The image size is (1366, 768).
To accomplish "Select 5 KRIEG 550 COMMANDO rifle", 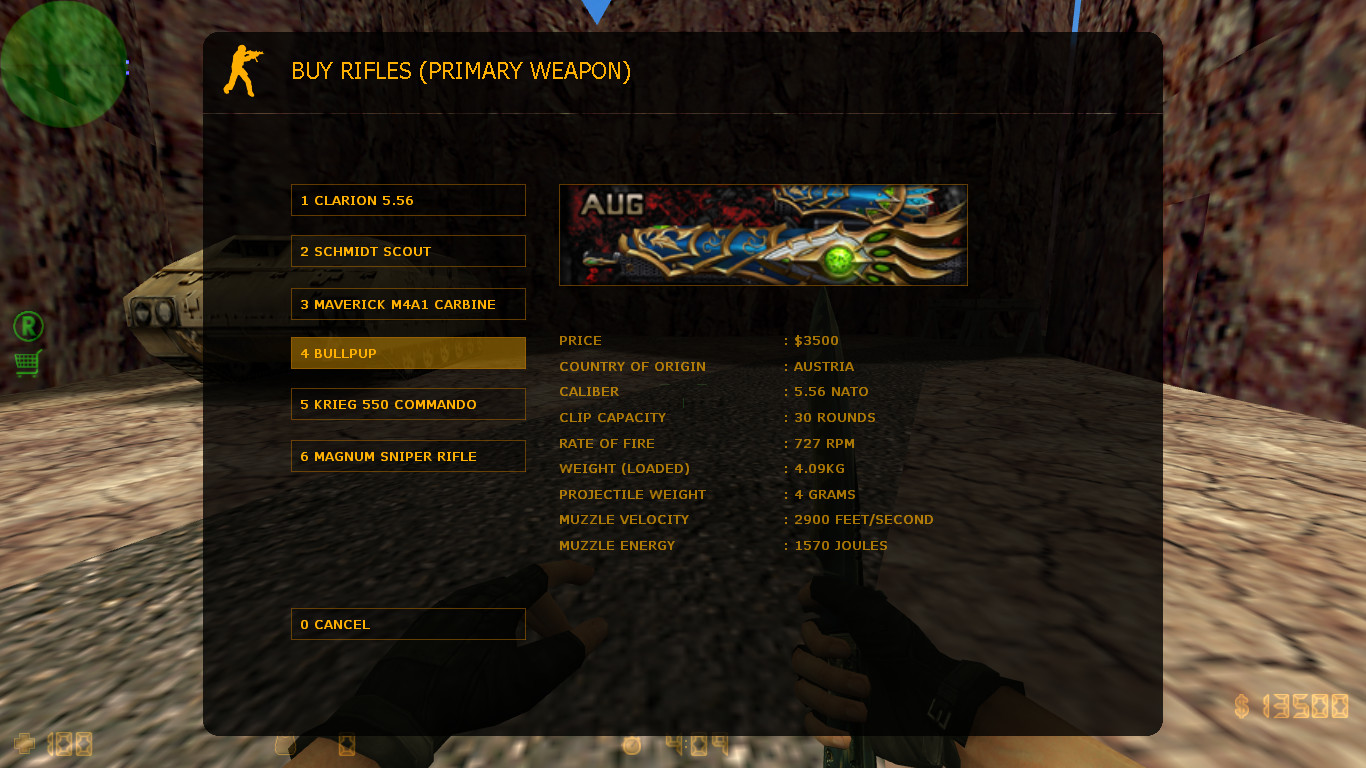I will coord(407,404).
